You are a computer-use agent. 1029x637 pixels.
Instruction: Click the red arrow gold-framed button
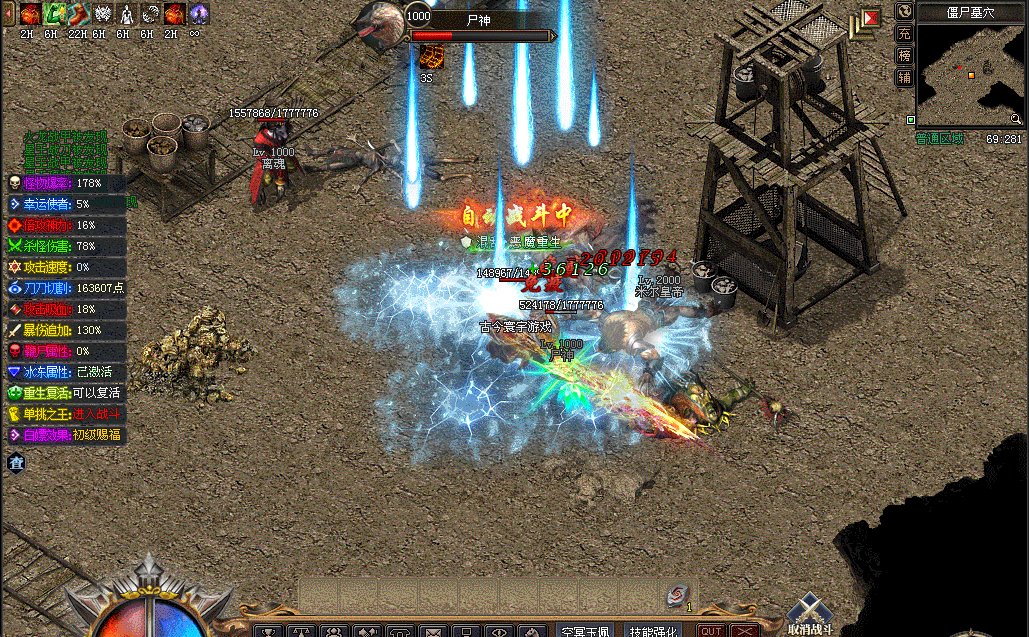pos(870,17)
